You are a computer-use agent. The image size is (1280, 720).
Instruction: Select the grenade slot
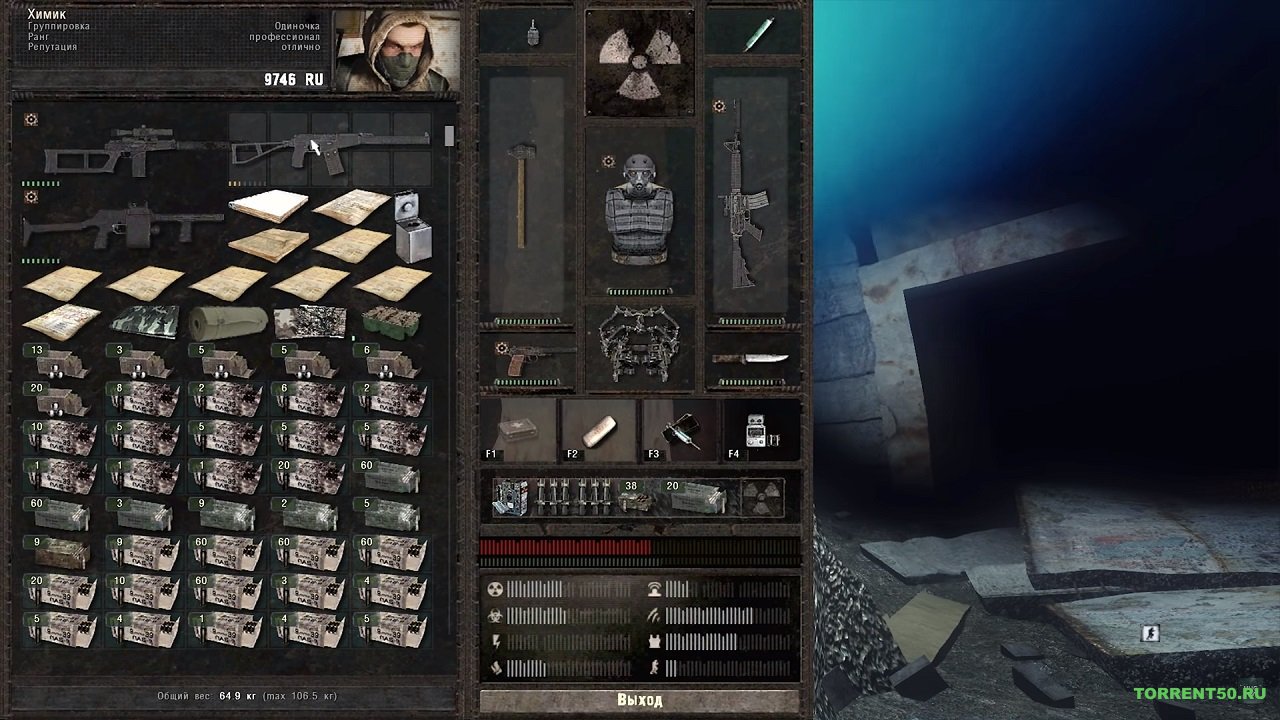point(530,33)
